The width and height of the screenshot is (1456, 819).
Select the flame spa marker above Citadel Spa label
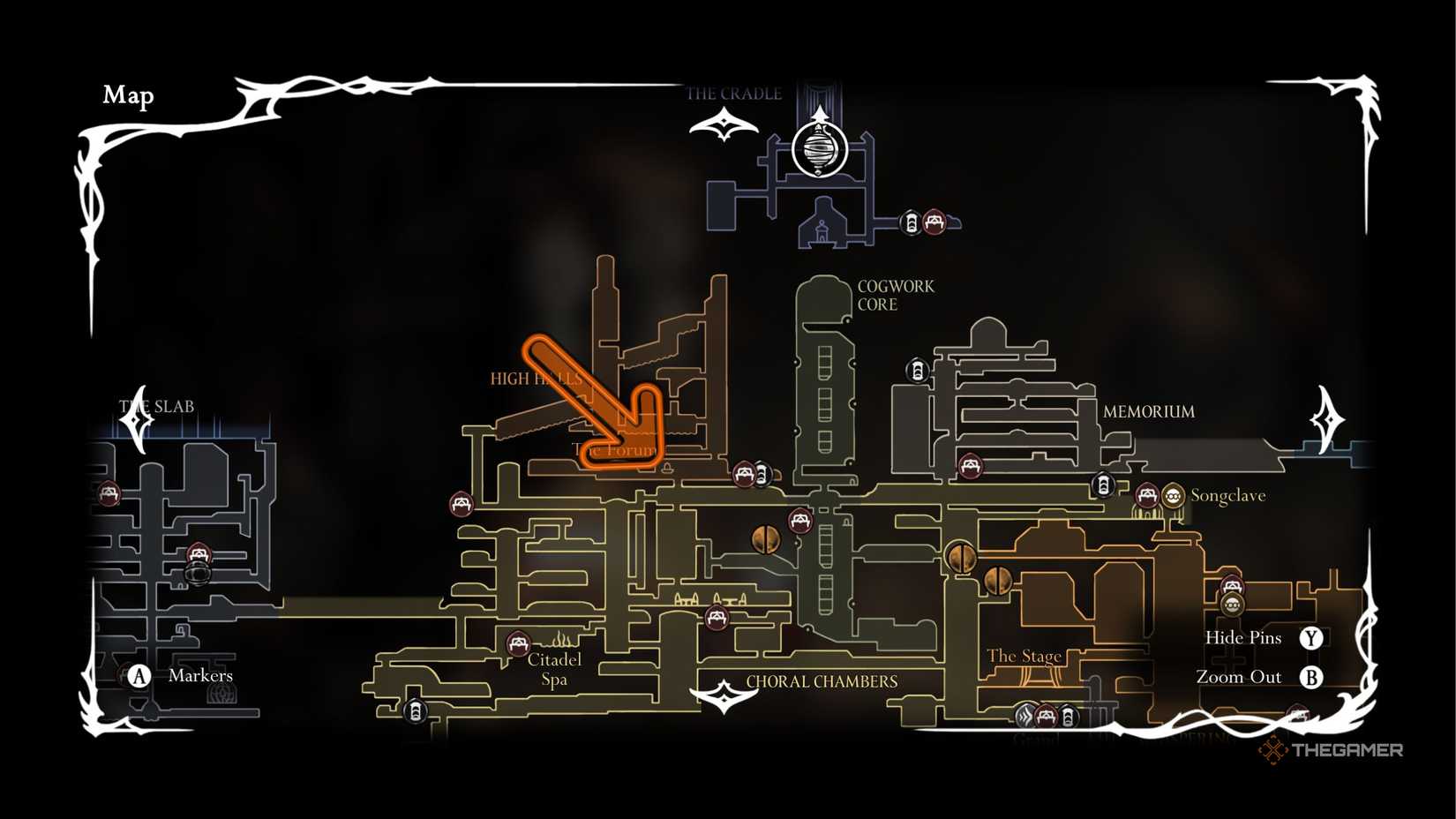(560, 639)
